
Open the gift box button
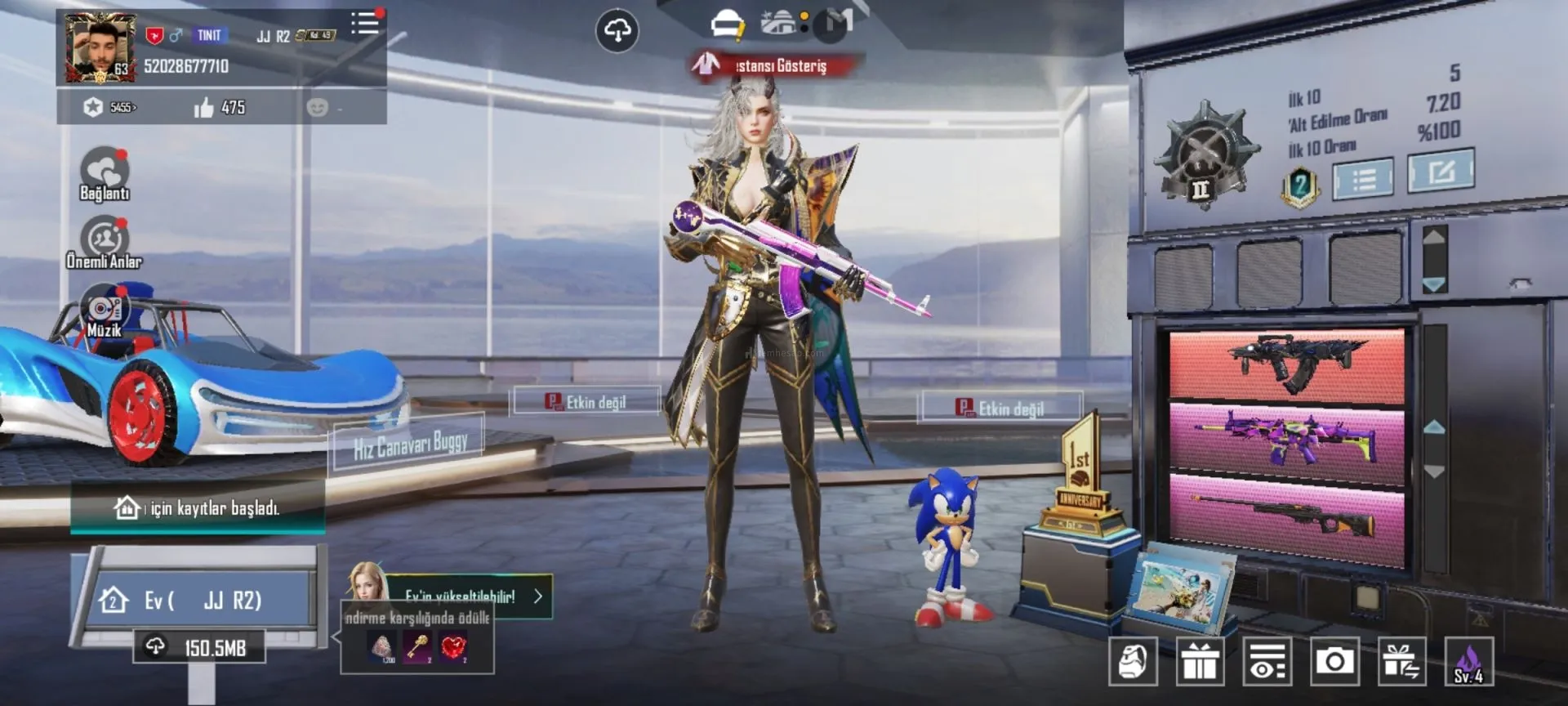click(x=1200, y=660)
